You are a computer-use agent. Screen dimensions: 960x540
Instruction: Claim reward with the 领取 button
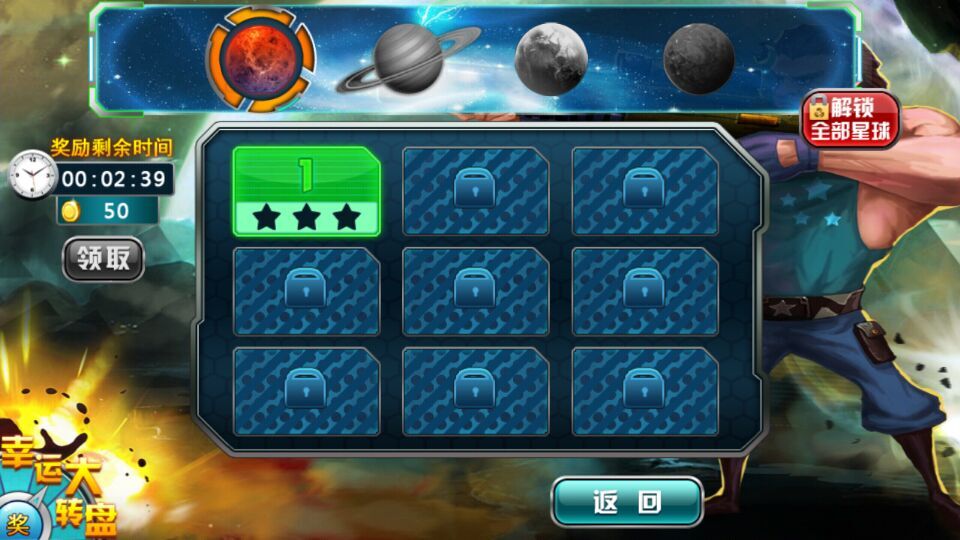coord(104,259)
